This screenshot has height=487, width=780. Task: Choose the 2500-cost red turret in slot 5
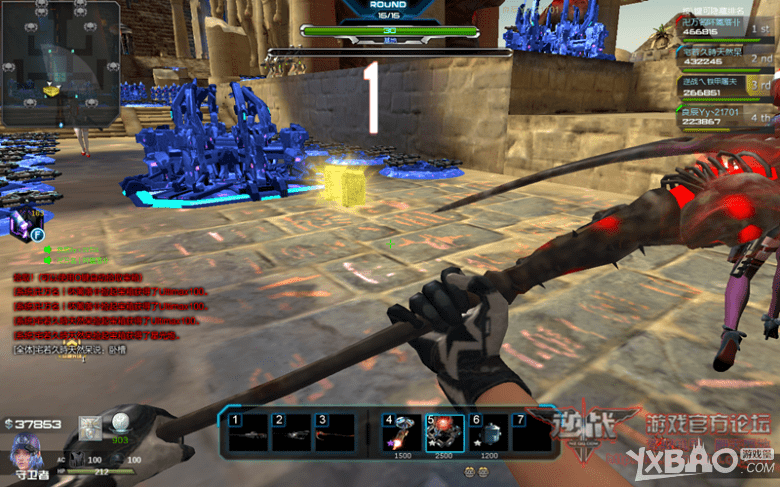point(444,432)
